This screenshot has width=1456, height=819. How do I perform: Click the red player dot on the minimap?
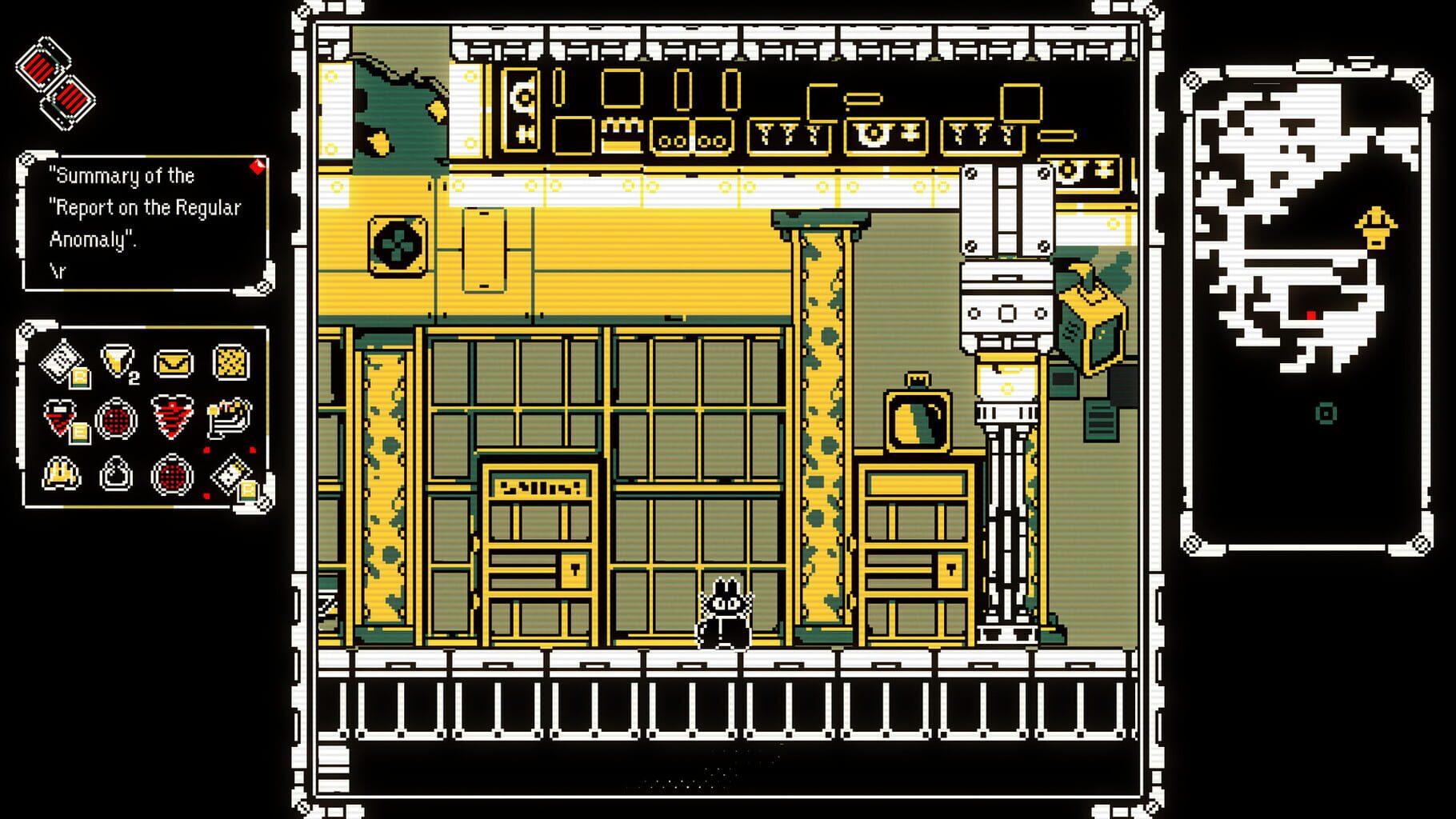coord(1310,314)
